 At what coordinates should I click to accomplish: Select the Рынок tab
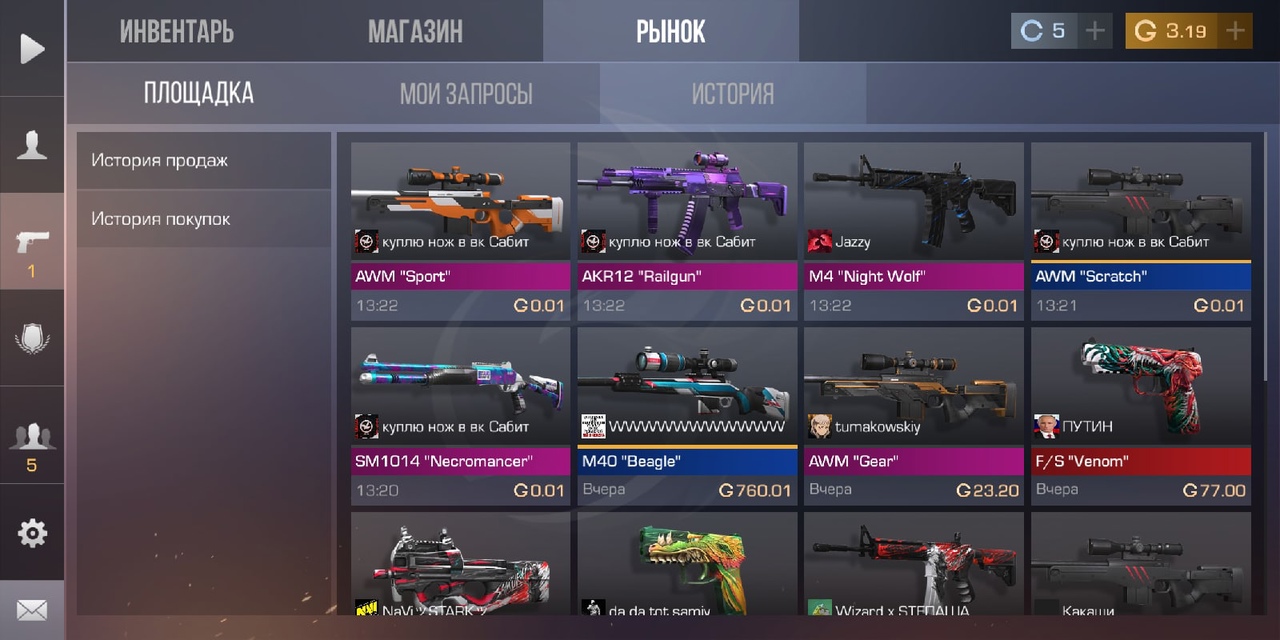[x=670, y=31]
